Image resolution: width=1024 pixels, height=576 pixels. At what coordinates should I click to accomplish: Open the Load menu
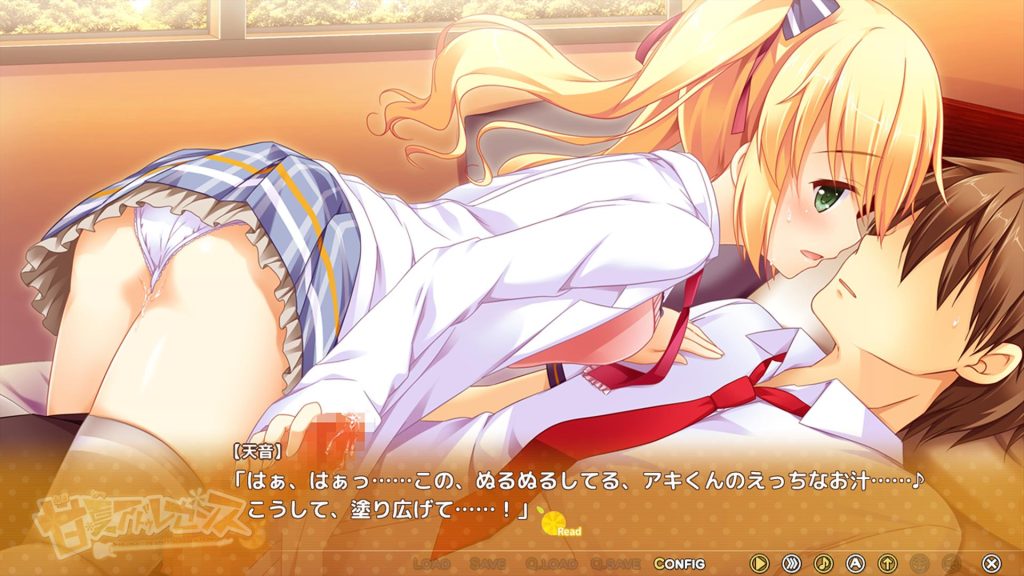[431, 564]
